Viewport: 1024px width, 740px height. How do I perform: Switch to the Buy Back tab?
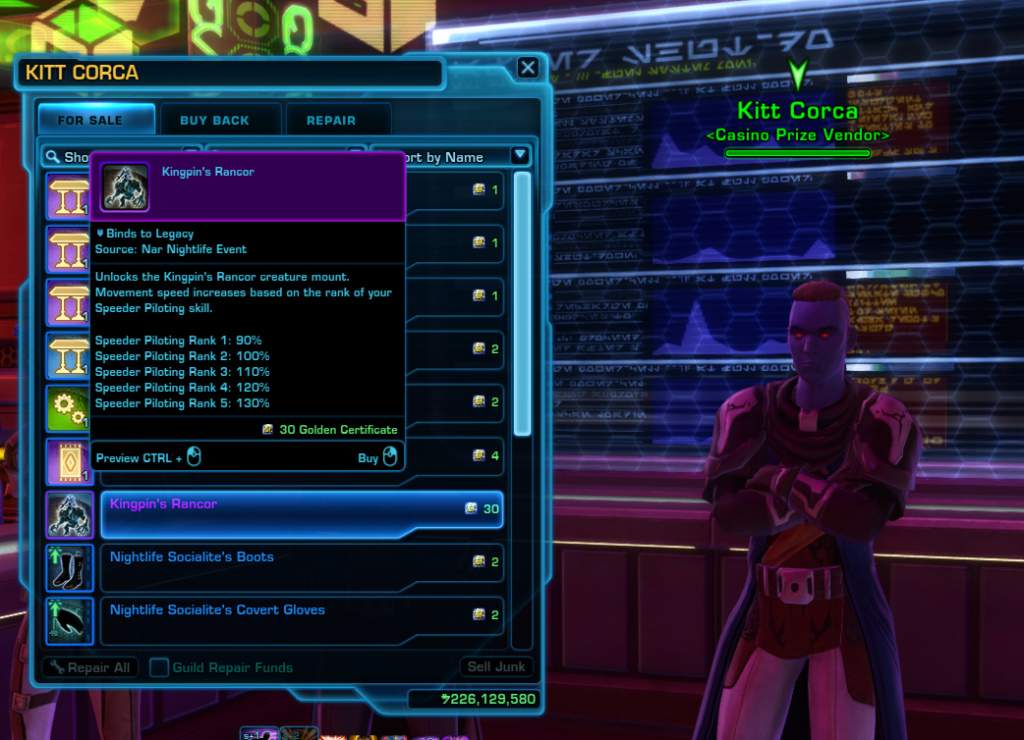[x=215, y=120]
